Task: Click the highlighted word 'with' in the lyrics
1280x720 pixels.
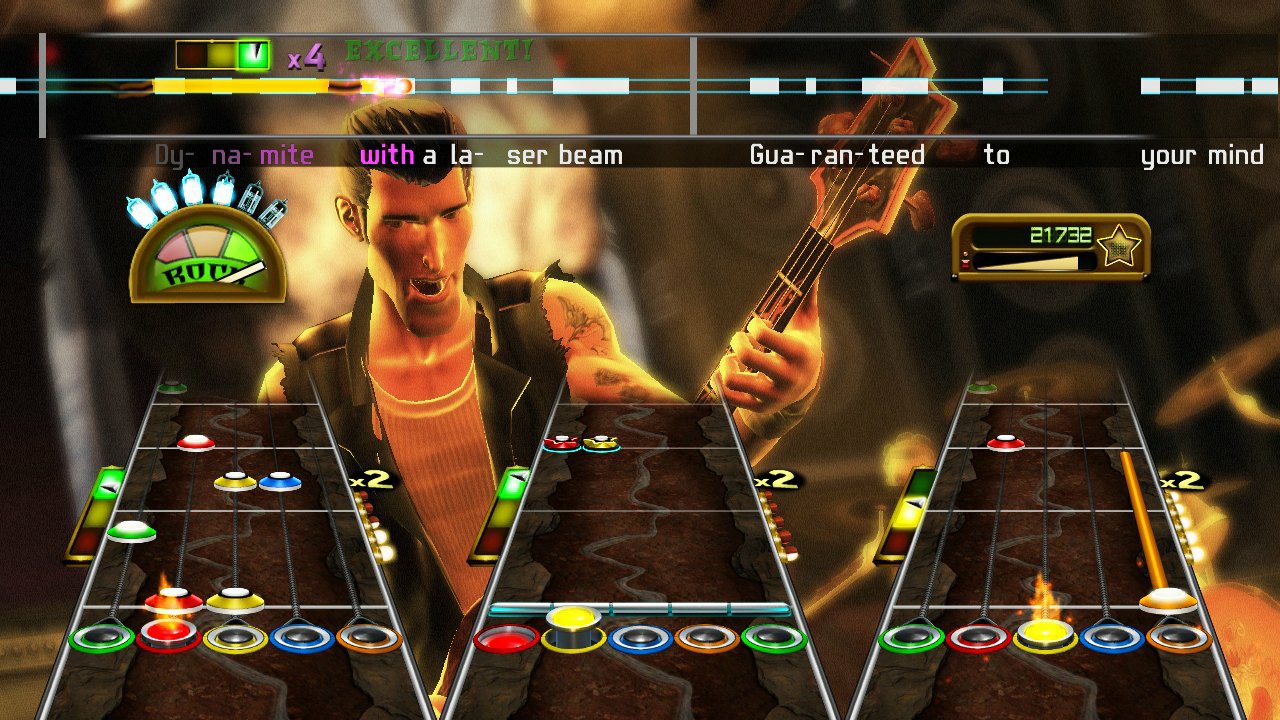Action: 388,155
